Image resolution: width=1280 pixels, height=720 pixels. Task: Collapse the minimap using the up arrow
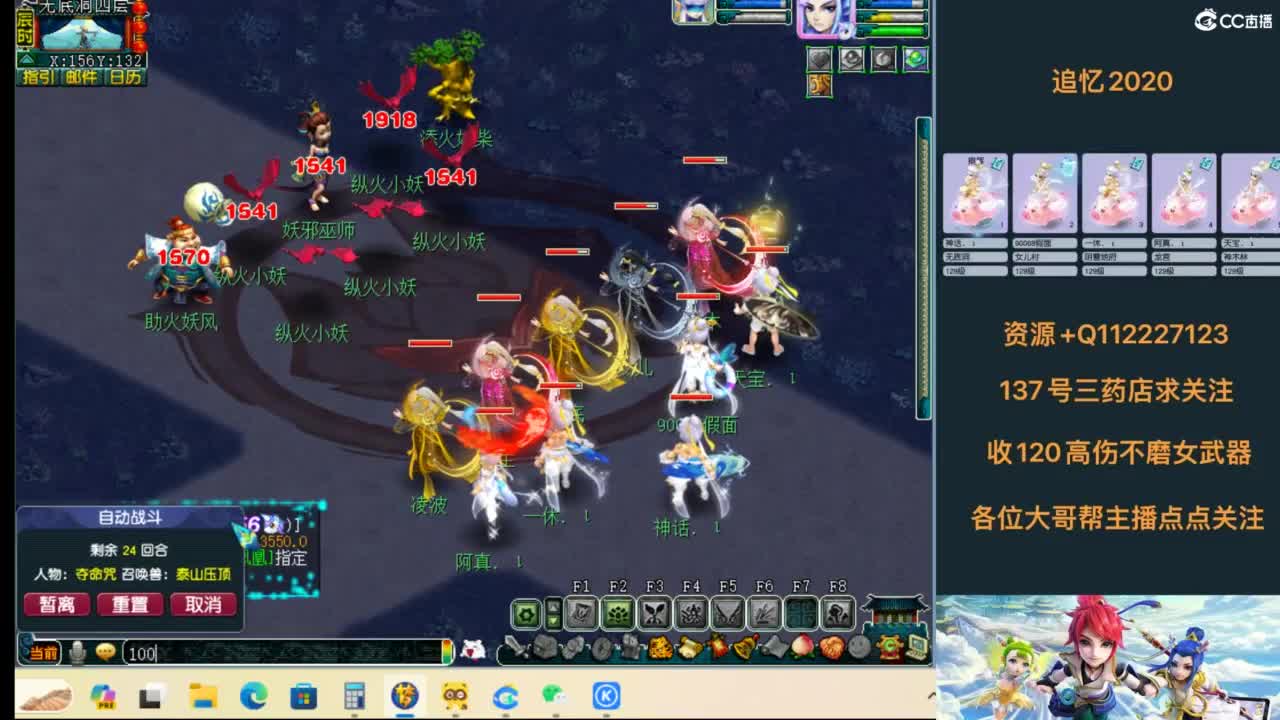(26, 60)
